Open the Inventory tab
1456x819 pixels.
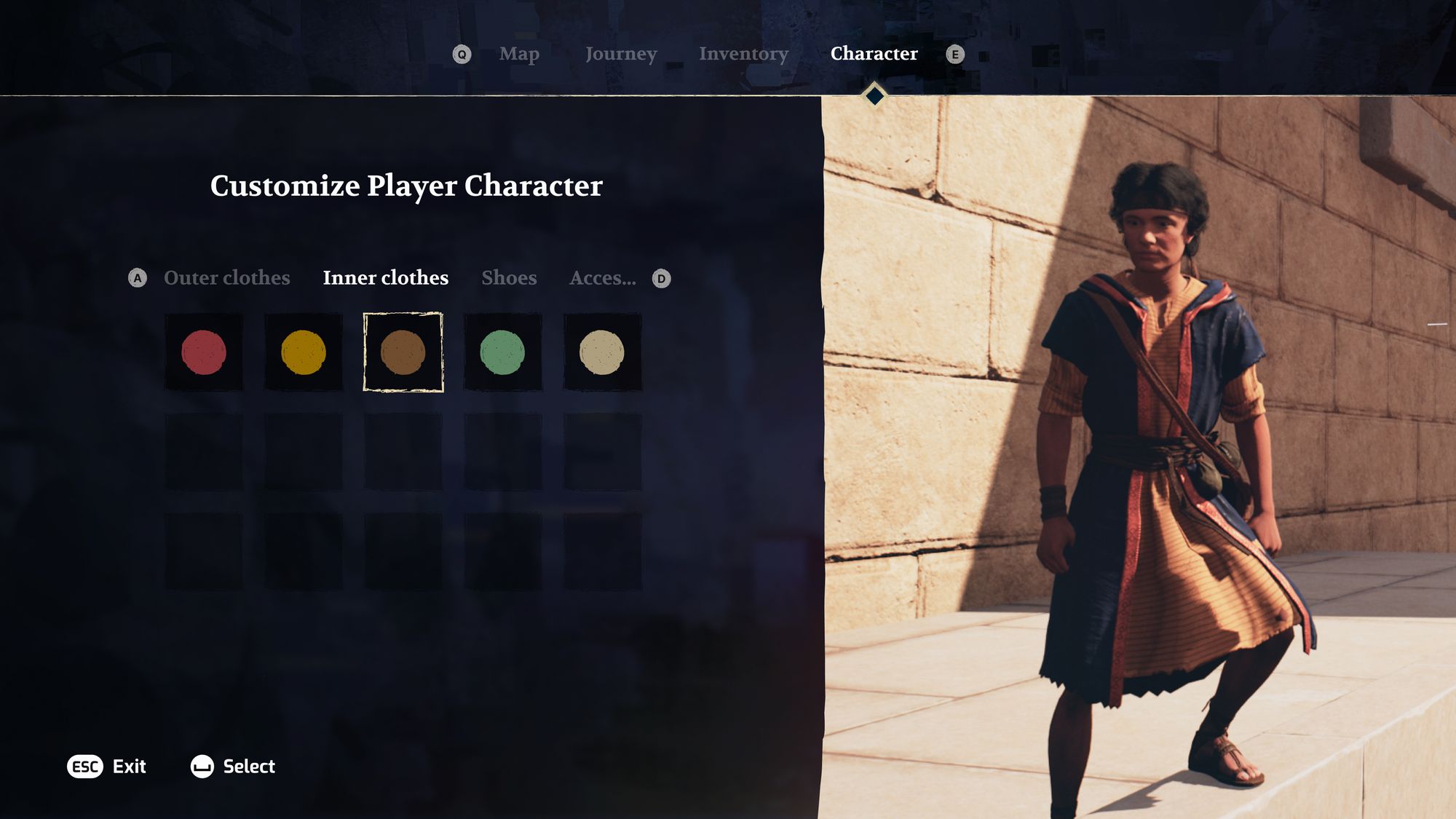point(743,54)
